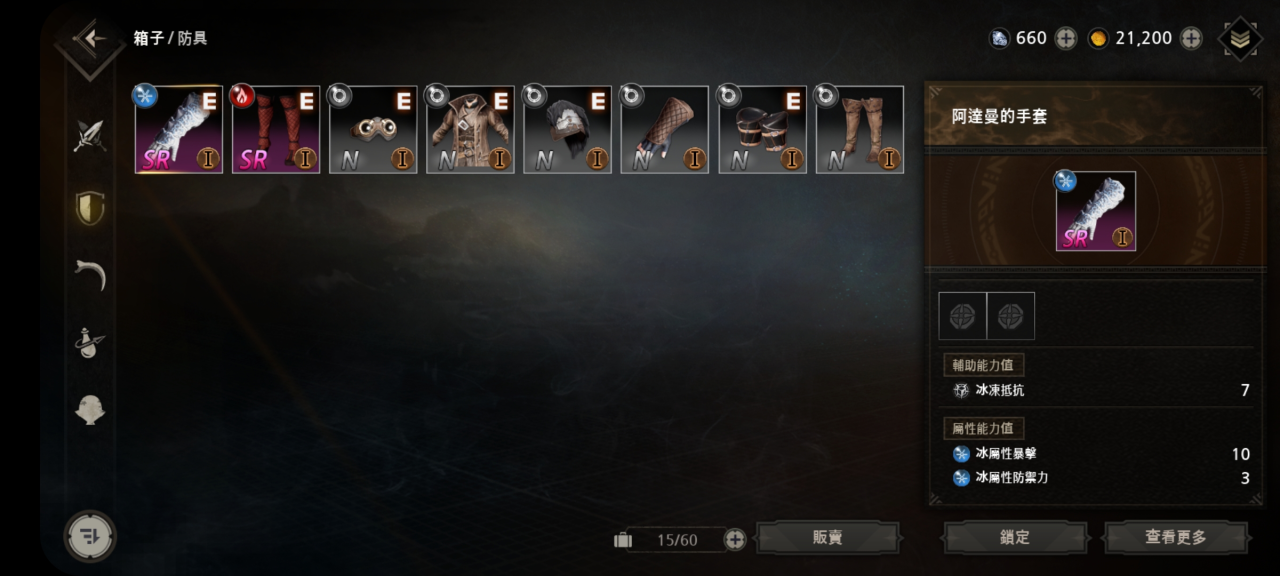The height and width of the screenshot is (576, 1280).
Task: Select the fishnet glove item
Action: tap(664, 130)
